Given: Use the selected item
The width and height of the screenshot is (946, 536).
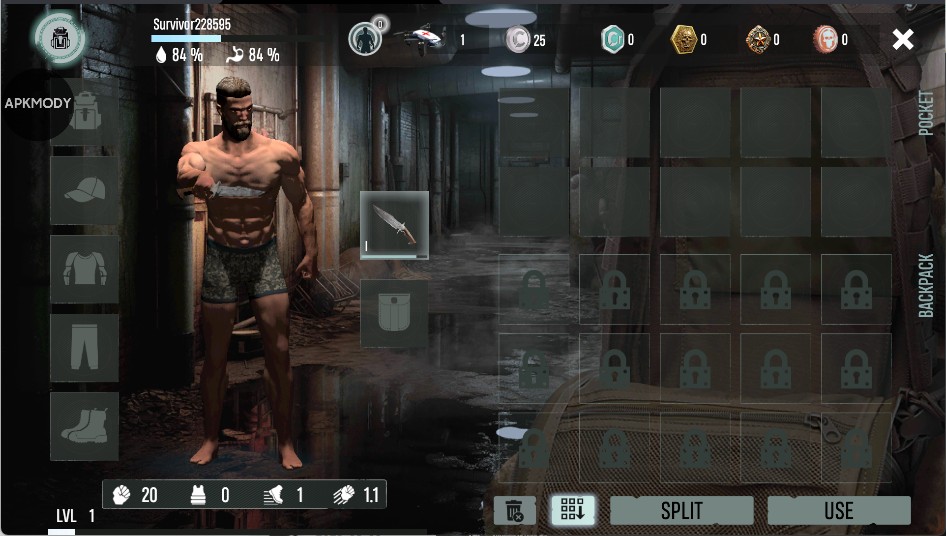Looking at the screenshot, I should 838,510.
